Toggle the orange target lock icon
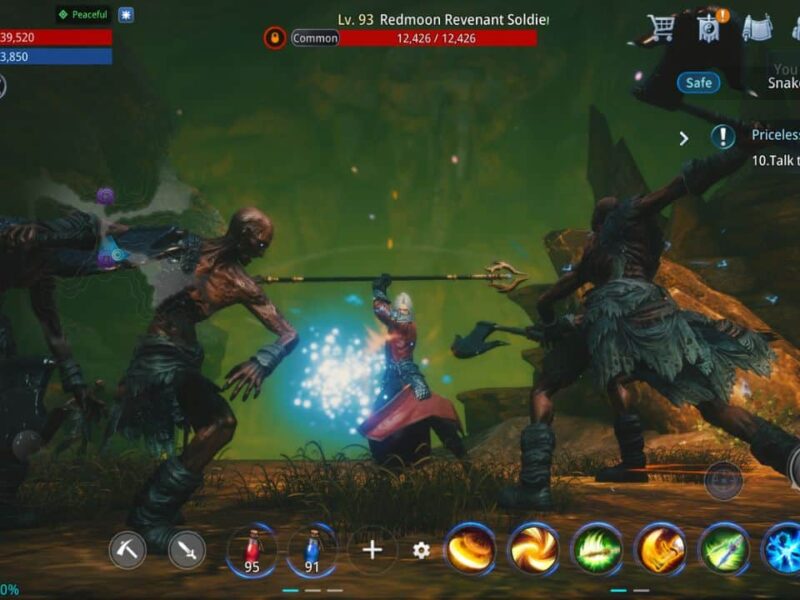Image resolution: width=800 pixels, height=600 pixels. click(x=275, y=38)
